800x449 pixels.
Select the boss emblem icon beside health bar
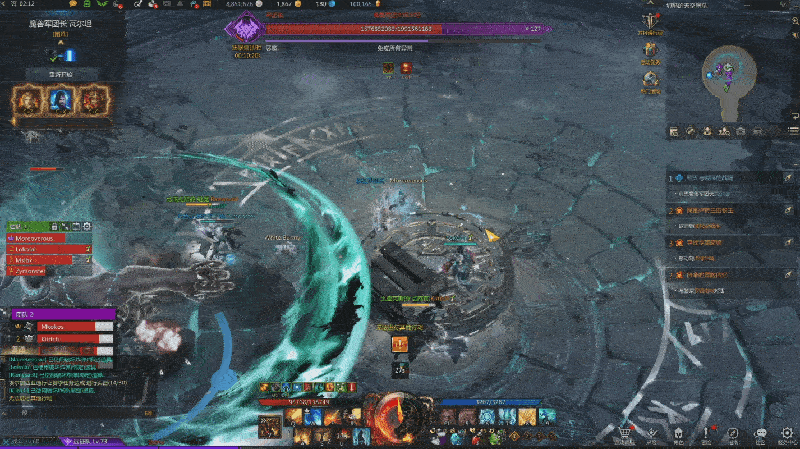coord(247,28)
